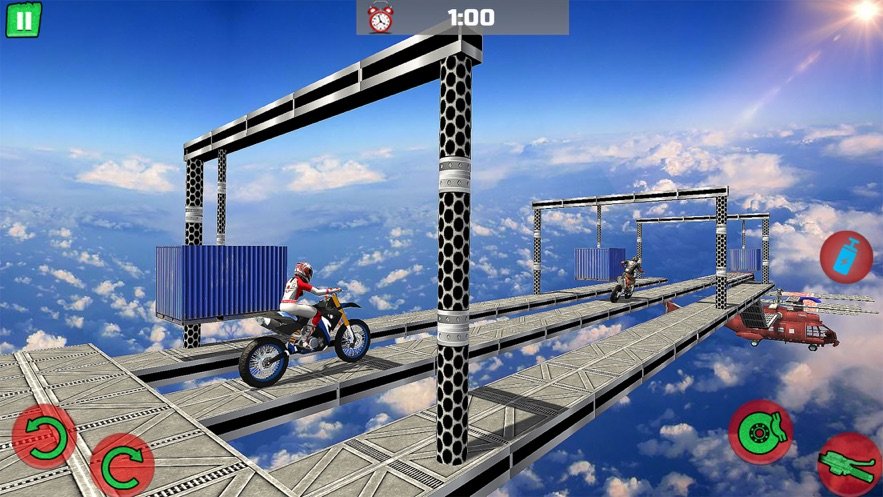Activate the nitro boost bottle button
Viewport: 883px width, 497px height.
pos(846,256)
